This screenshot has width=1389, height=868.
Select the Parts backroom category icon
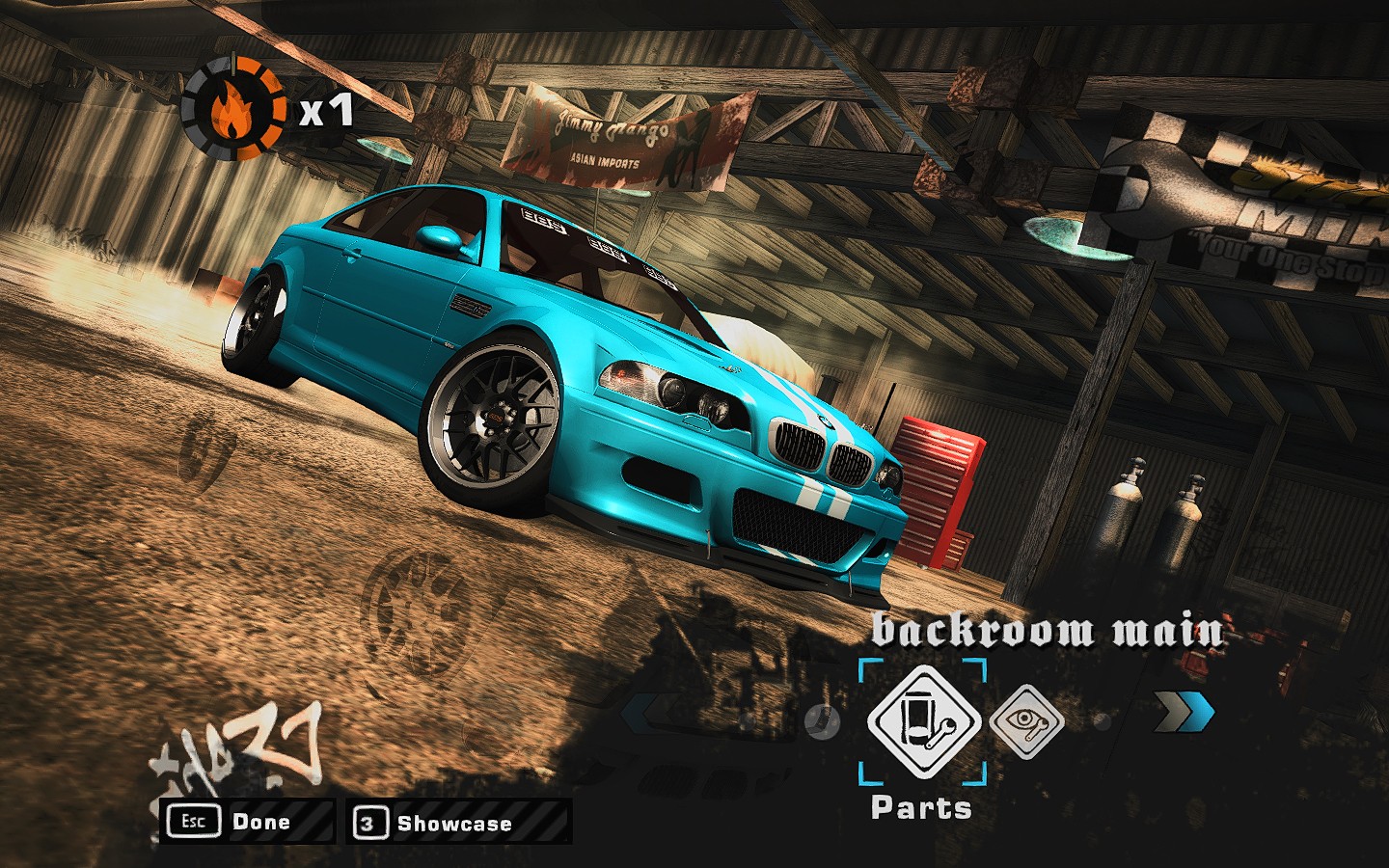923,720
